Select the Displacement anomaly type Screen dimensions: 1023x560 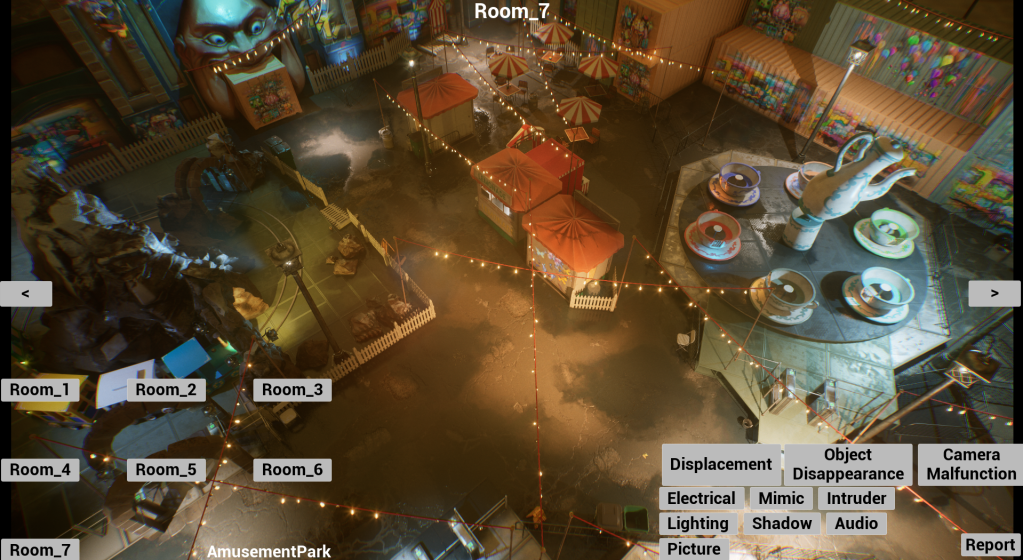click(x=721, y=464)
